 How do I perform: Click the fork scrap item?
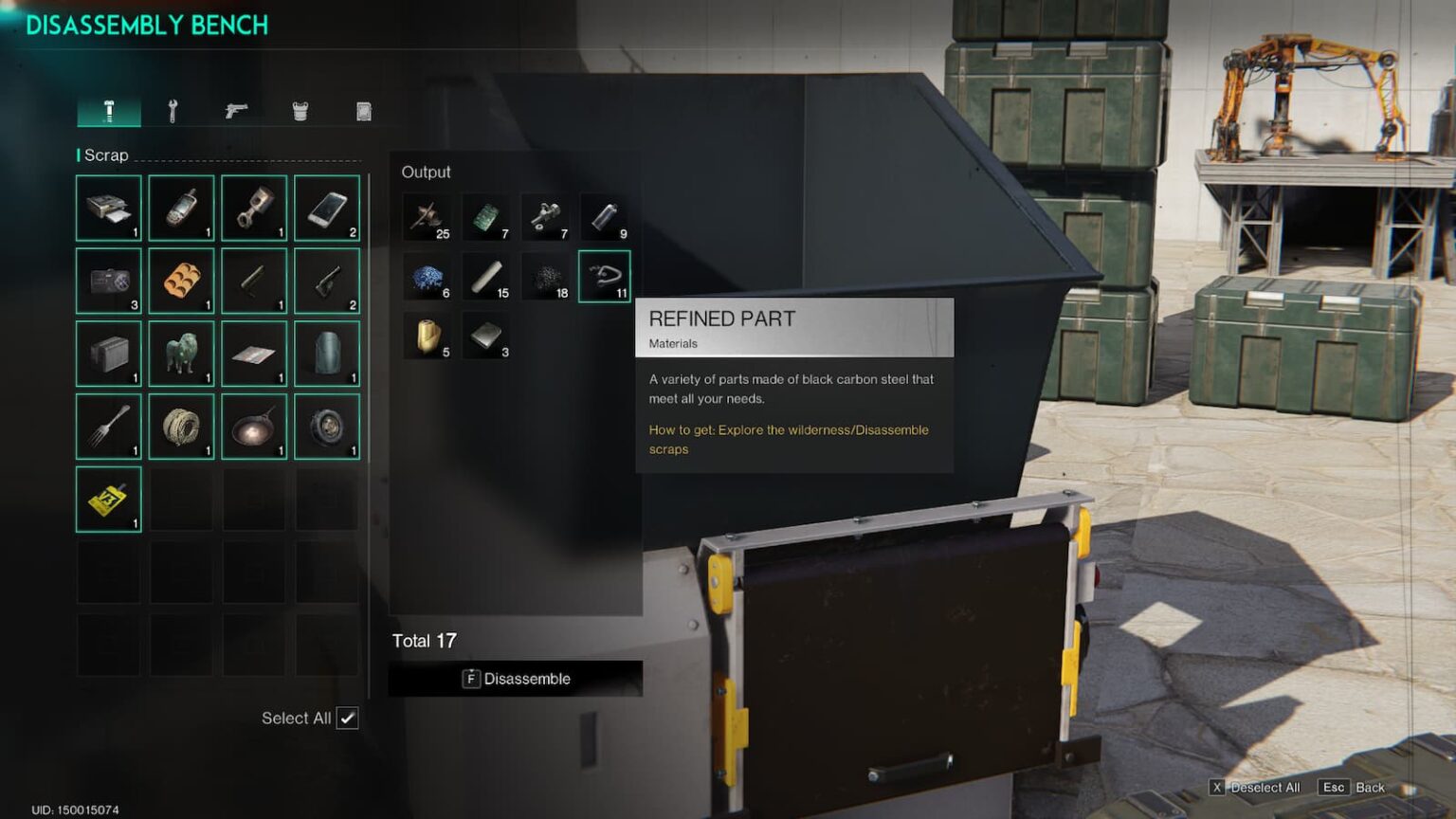[x=109, y=426]
